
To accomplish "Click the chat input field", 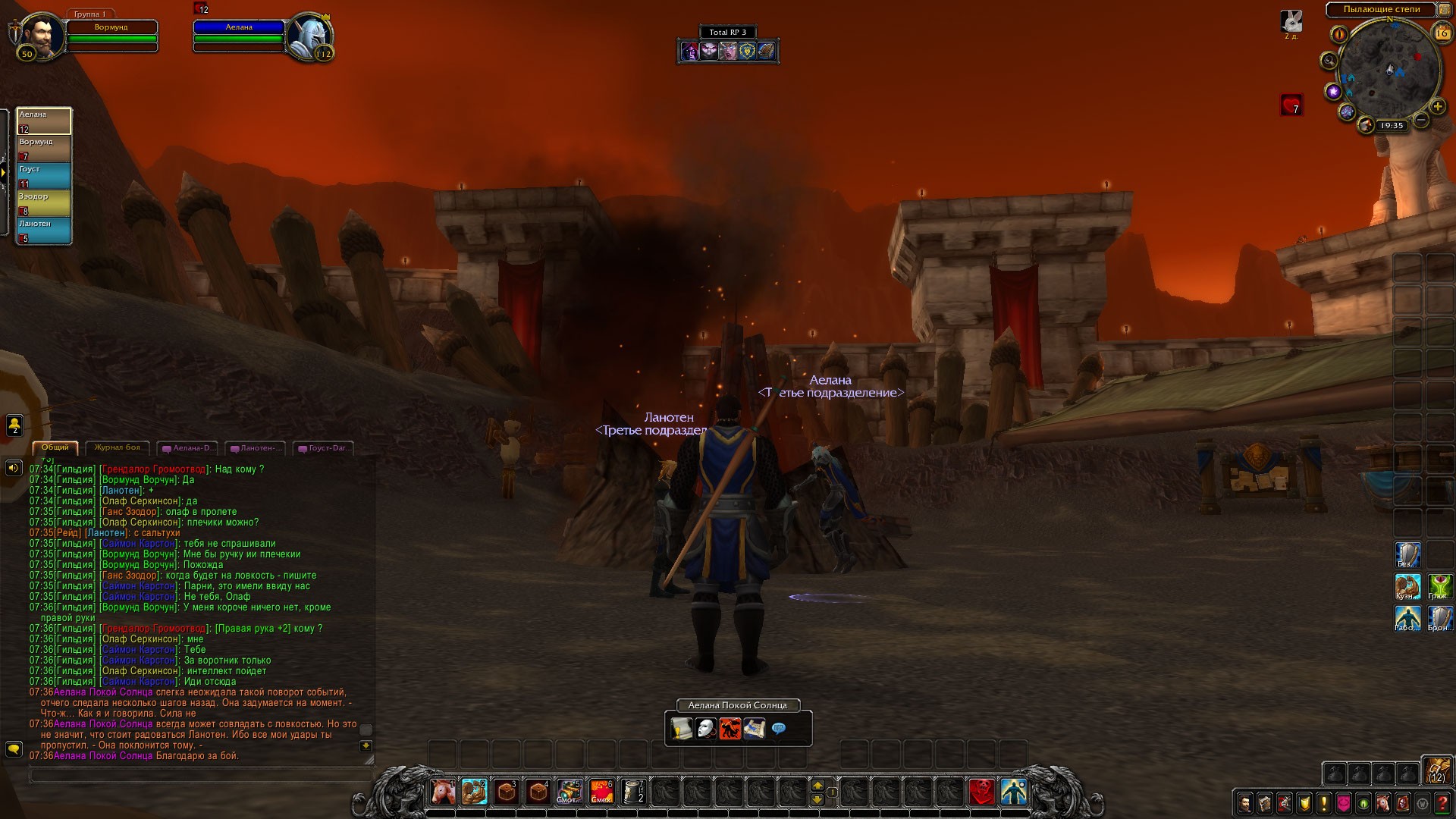I will click(201, 776).
